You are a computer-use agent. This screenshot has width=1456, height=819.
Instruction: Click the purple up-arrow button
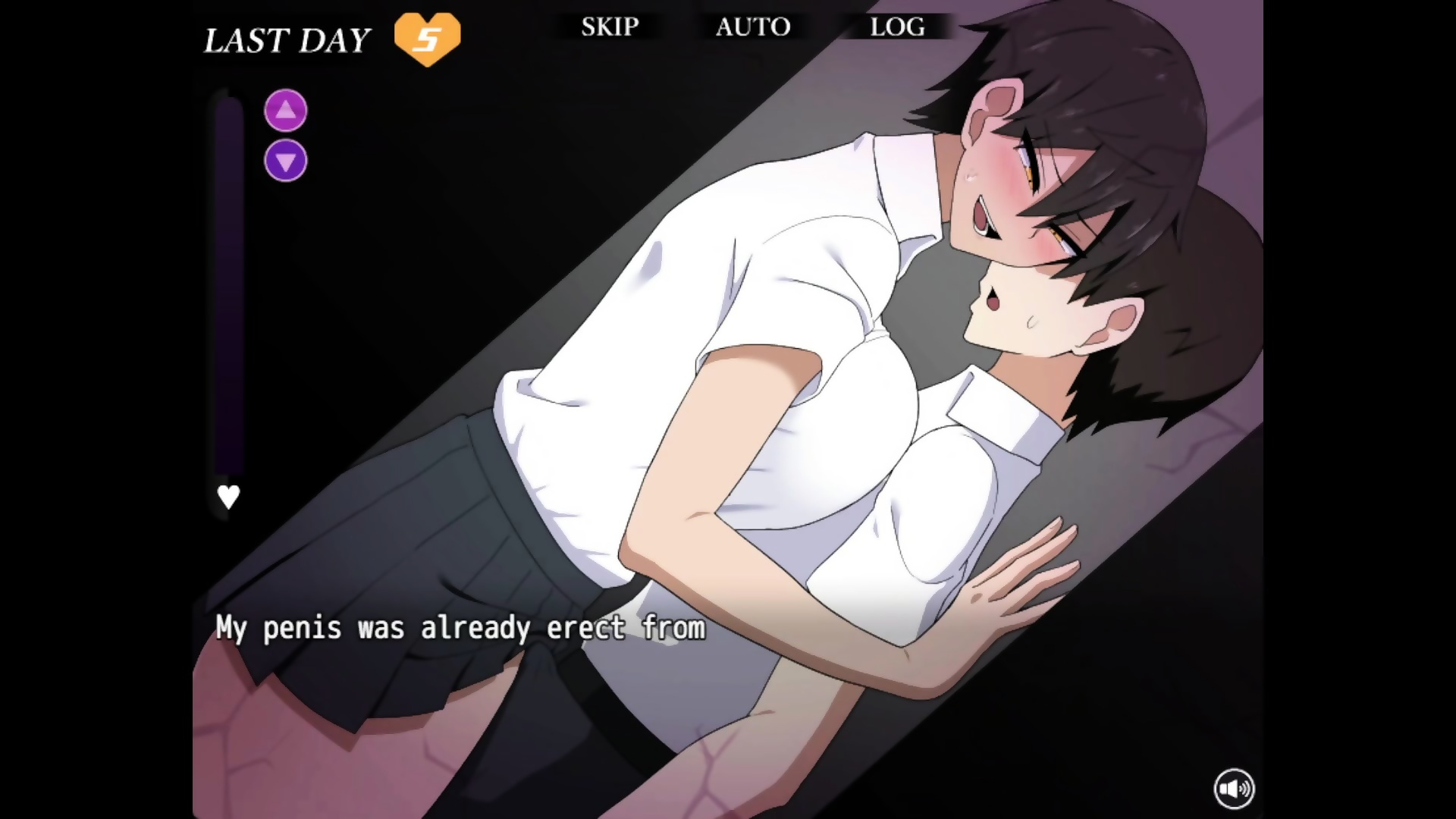[x=286, y=111]
